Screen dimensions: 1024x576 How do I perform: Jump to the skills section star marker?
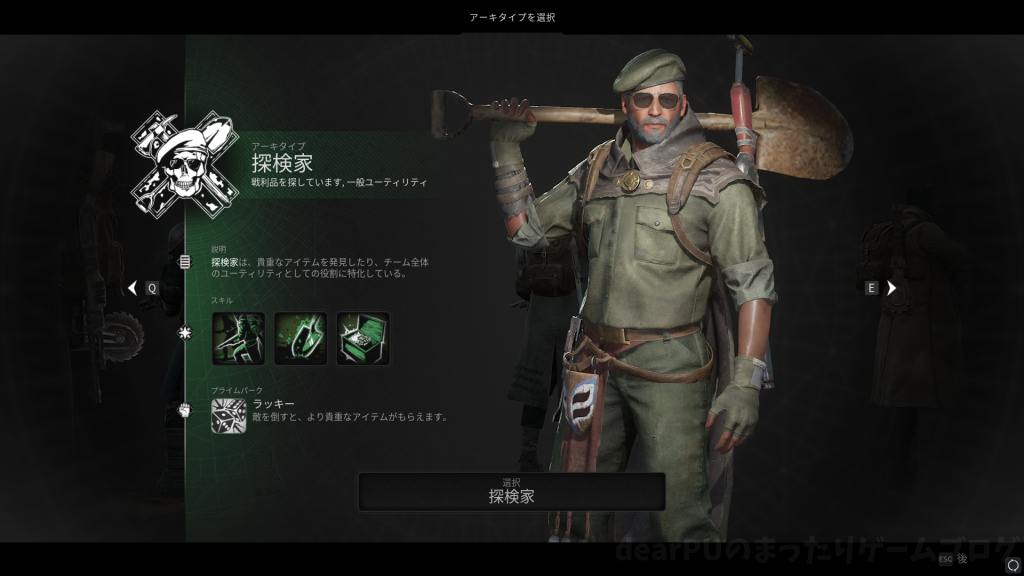[185, 333]
